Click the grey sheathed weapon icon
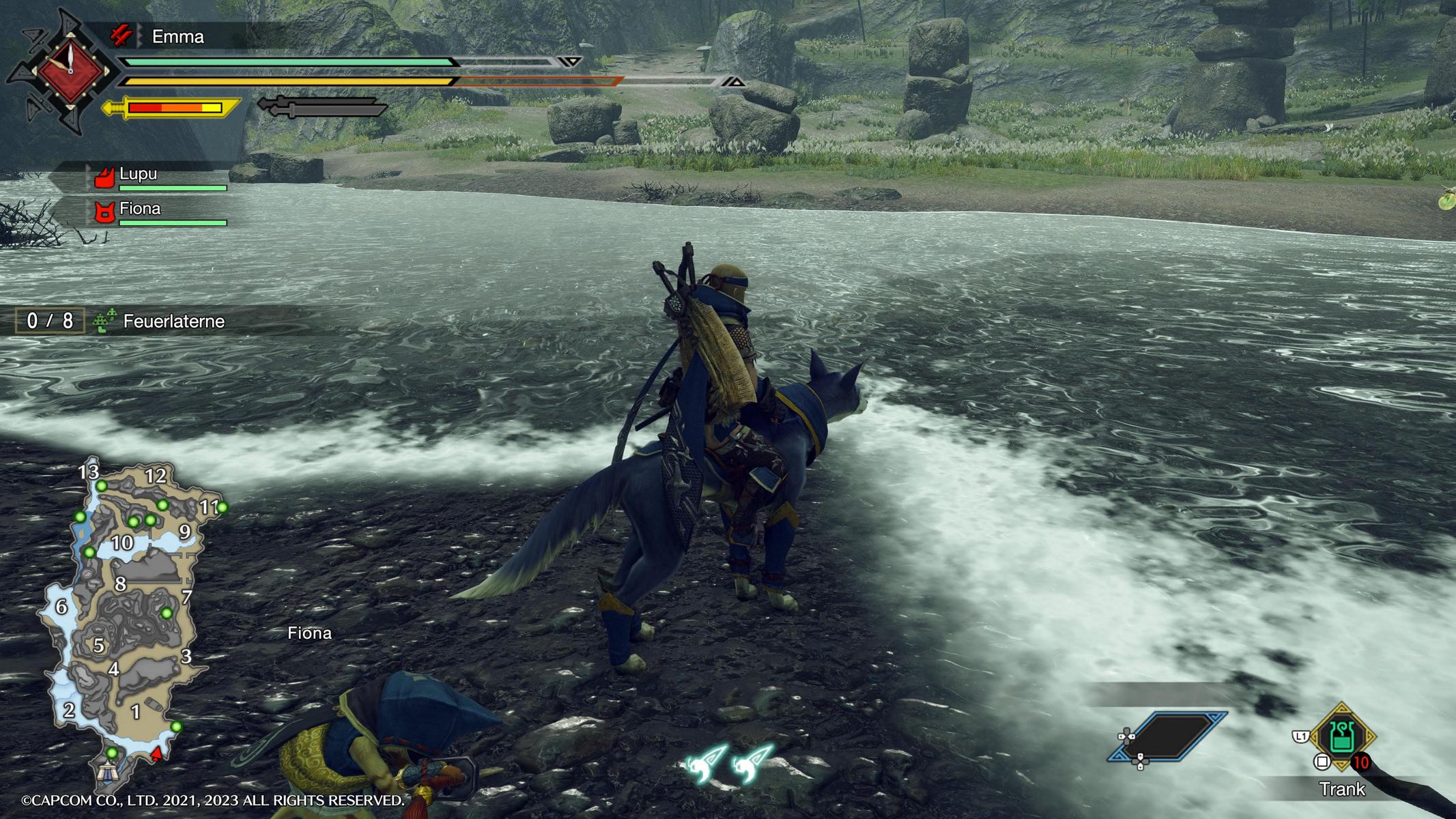The width and height of the screenshot is (1456, 819). [x=321, y=107]
